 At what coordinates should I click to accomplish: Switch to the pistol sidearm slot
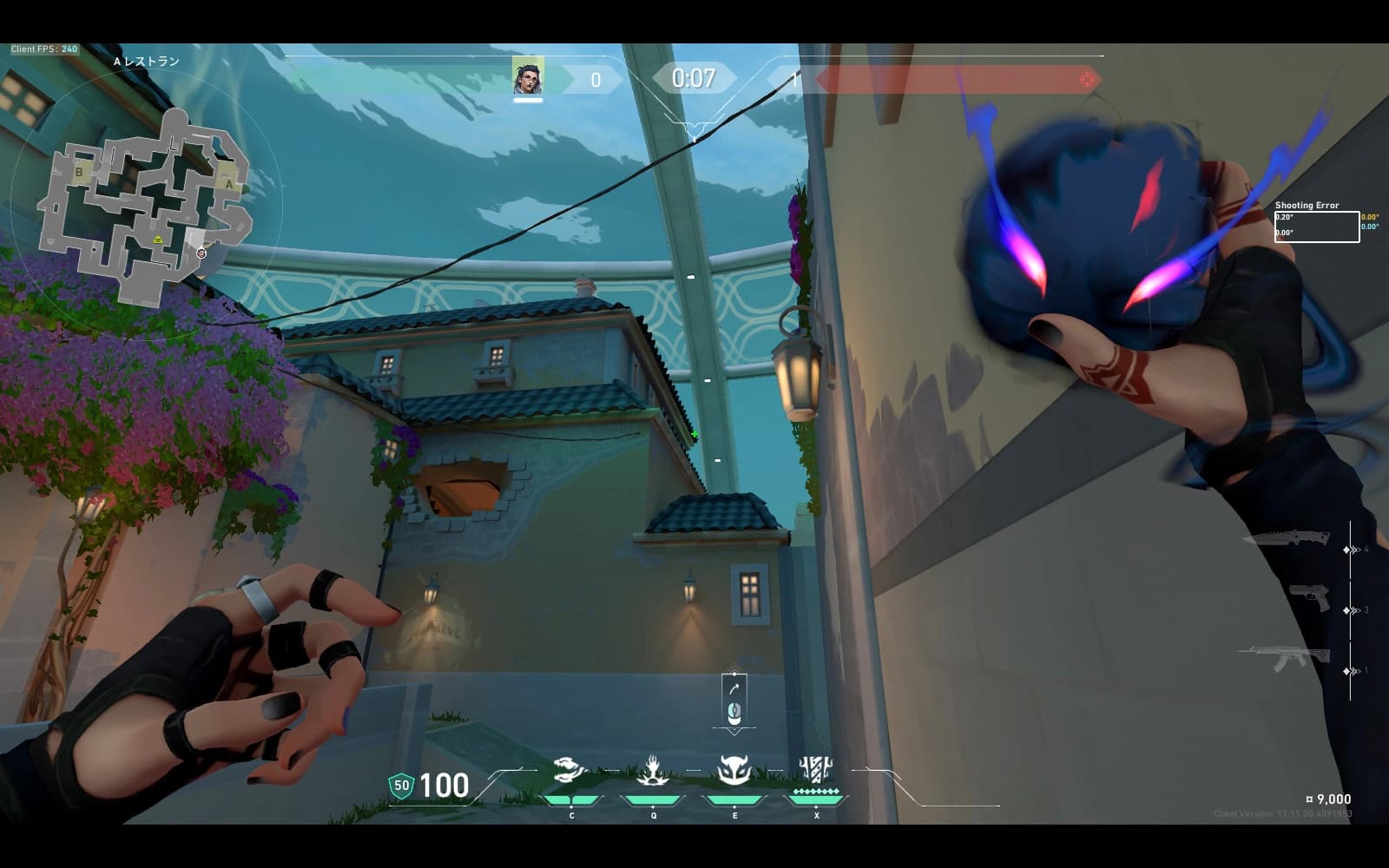click(1310, 596)
